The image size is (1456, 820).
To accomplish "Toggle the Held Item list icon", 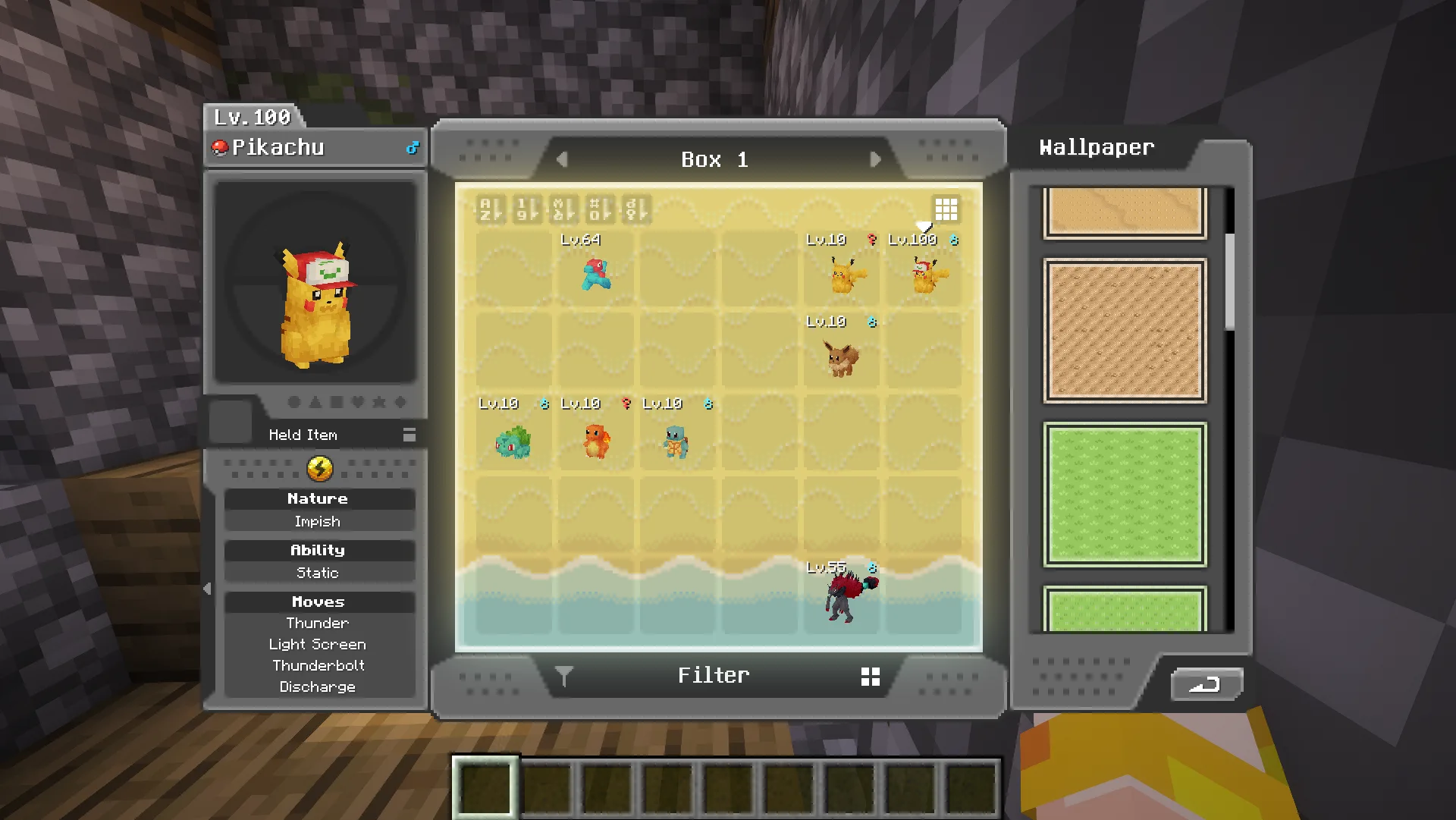I will pyautogui.click(x=409, y=435).
